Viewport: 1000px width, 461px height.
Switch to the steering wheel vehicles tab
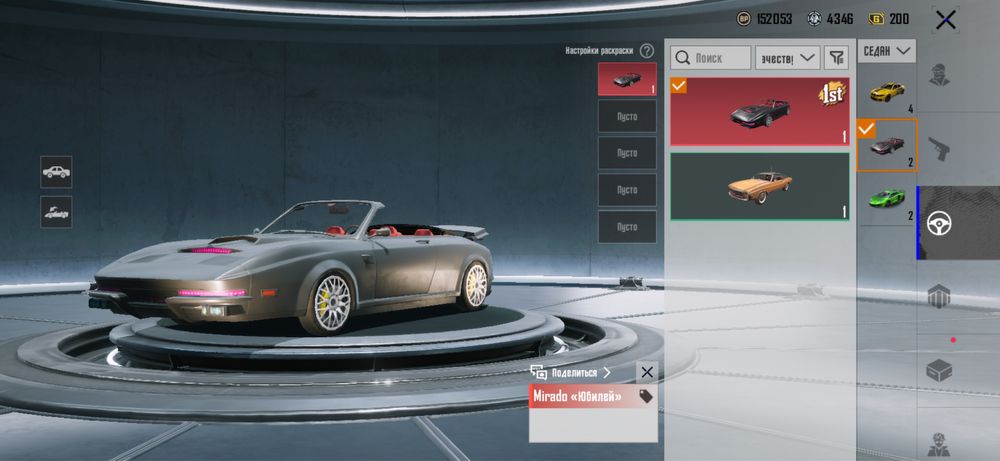938,223
